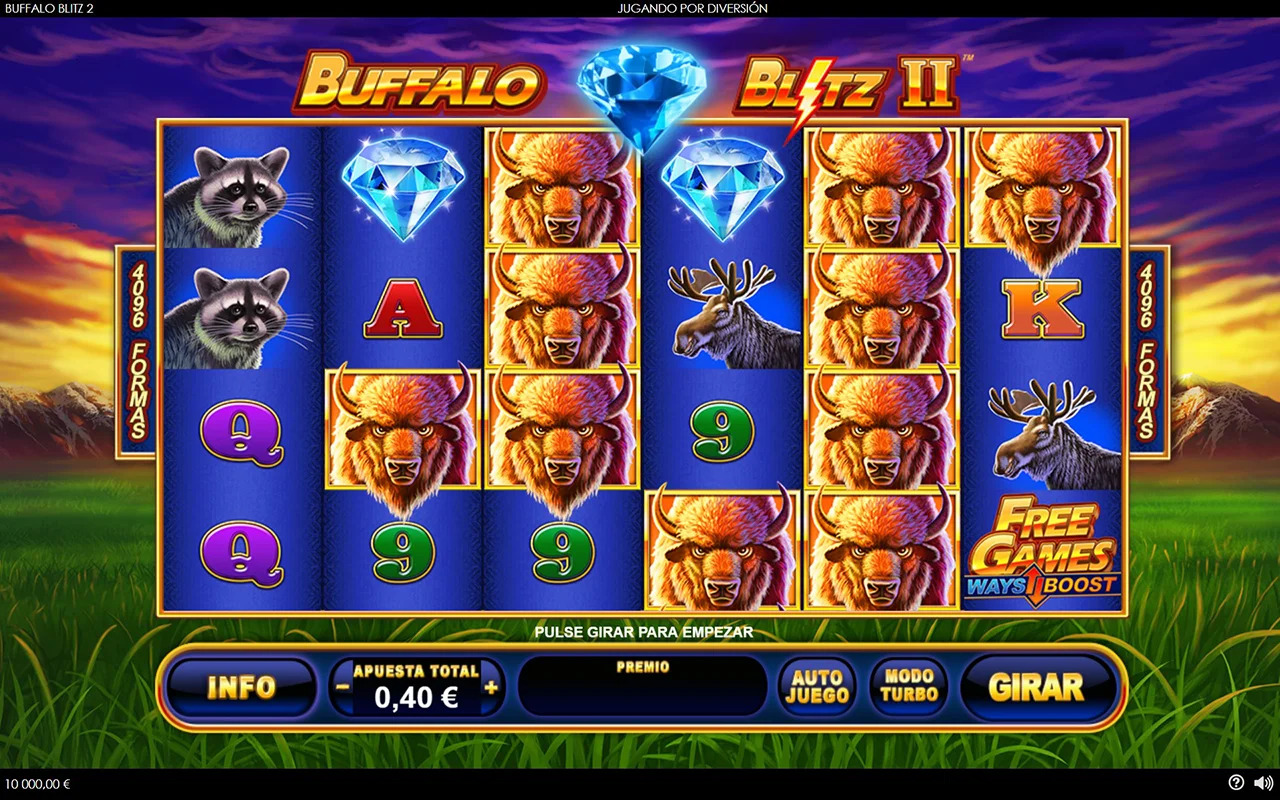
Task: Increase total bet with plus button
Action: click(491, 687)
